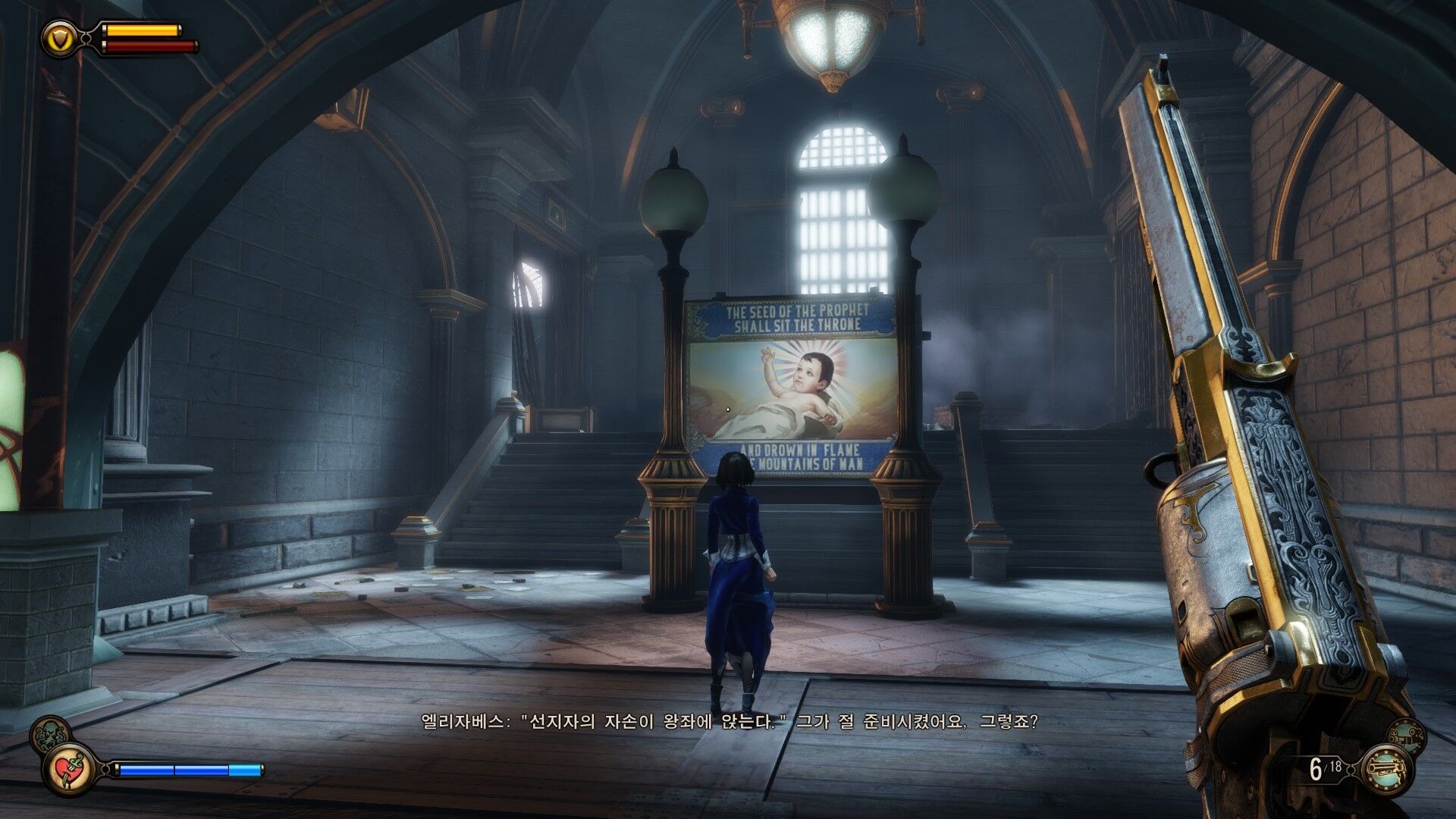Click the equipped revolver weapon icon
The width and height of the screenshot is (1456, 819).
1389,769
